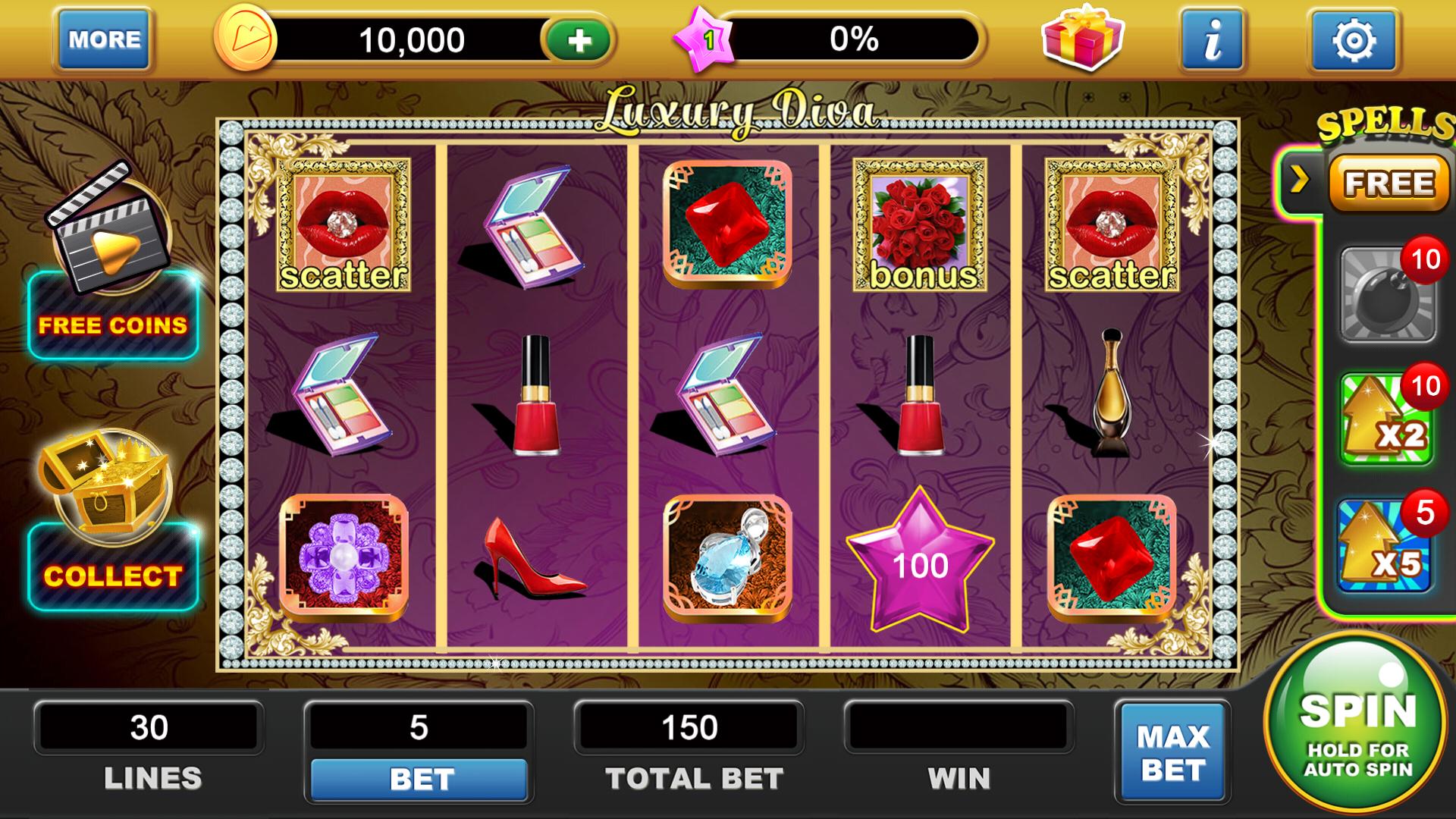
Task: Open the MORE games menu
Action: (103, 39)
